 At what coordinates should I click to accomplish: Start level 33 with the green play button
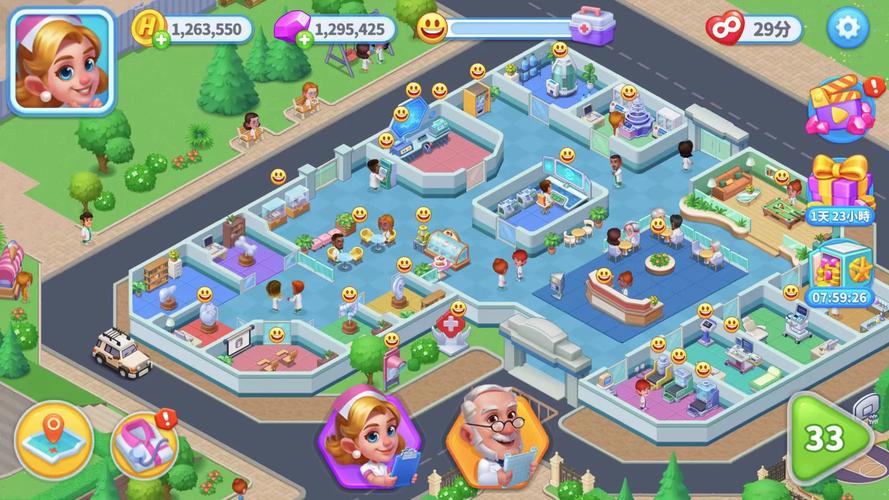pos(828,438)
